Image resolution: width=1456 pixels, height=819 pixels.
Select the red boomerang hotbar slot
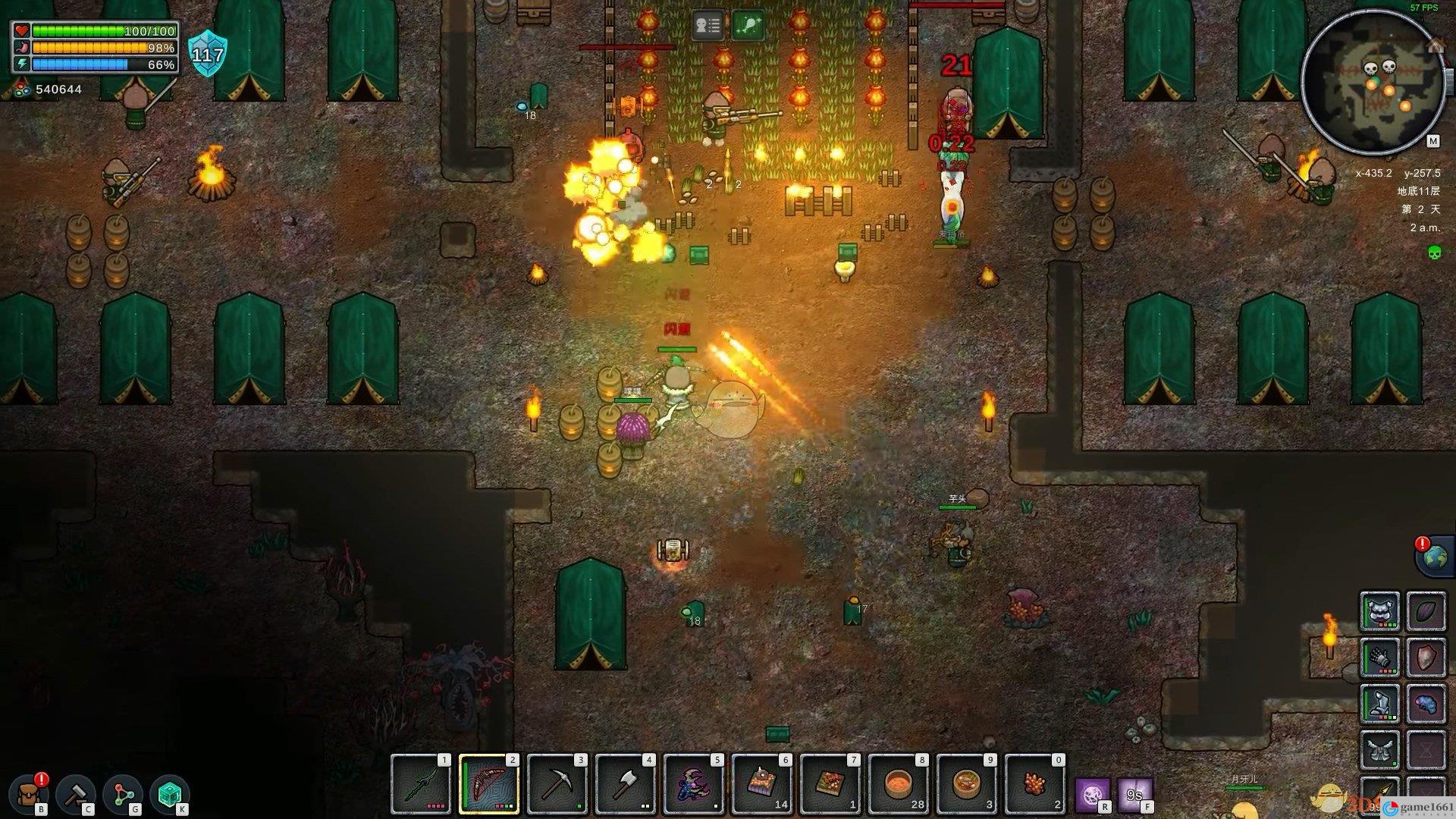pyautogui.click(x=489, y=783)
